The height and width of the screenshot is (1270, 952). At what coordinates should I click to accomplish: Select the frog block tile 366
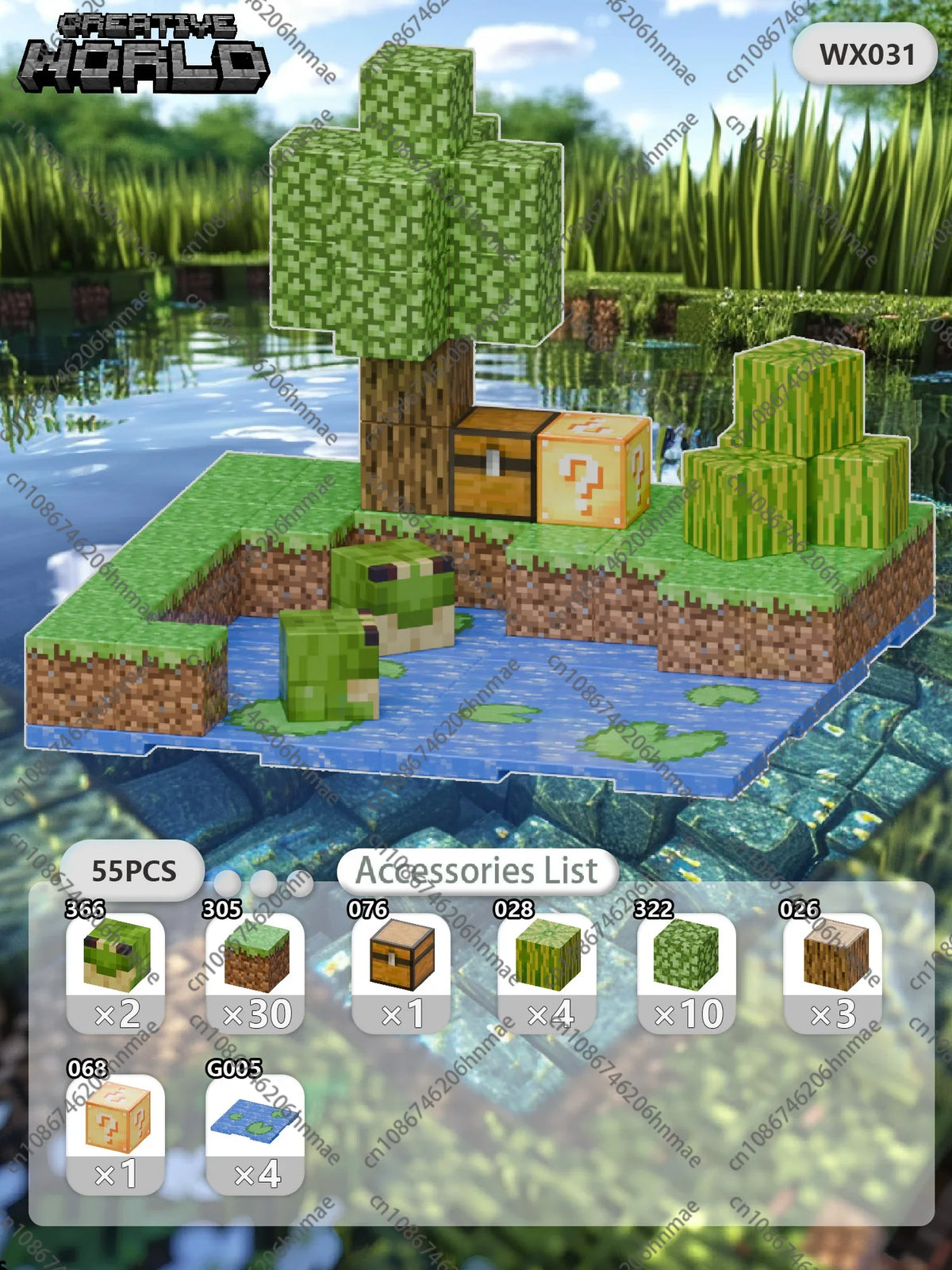116,972
